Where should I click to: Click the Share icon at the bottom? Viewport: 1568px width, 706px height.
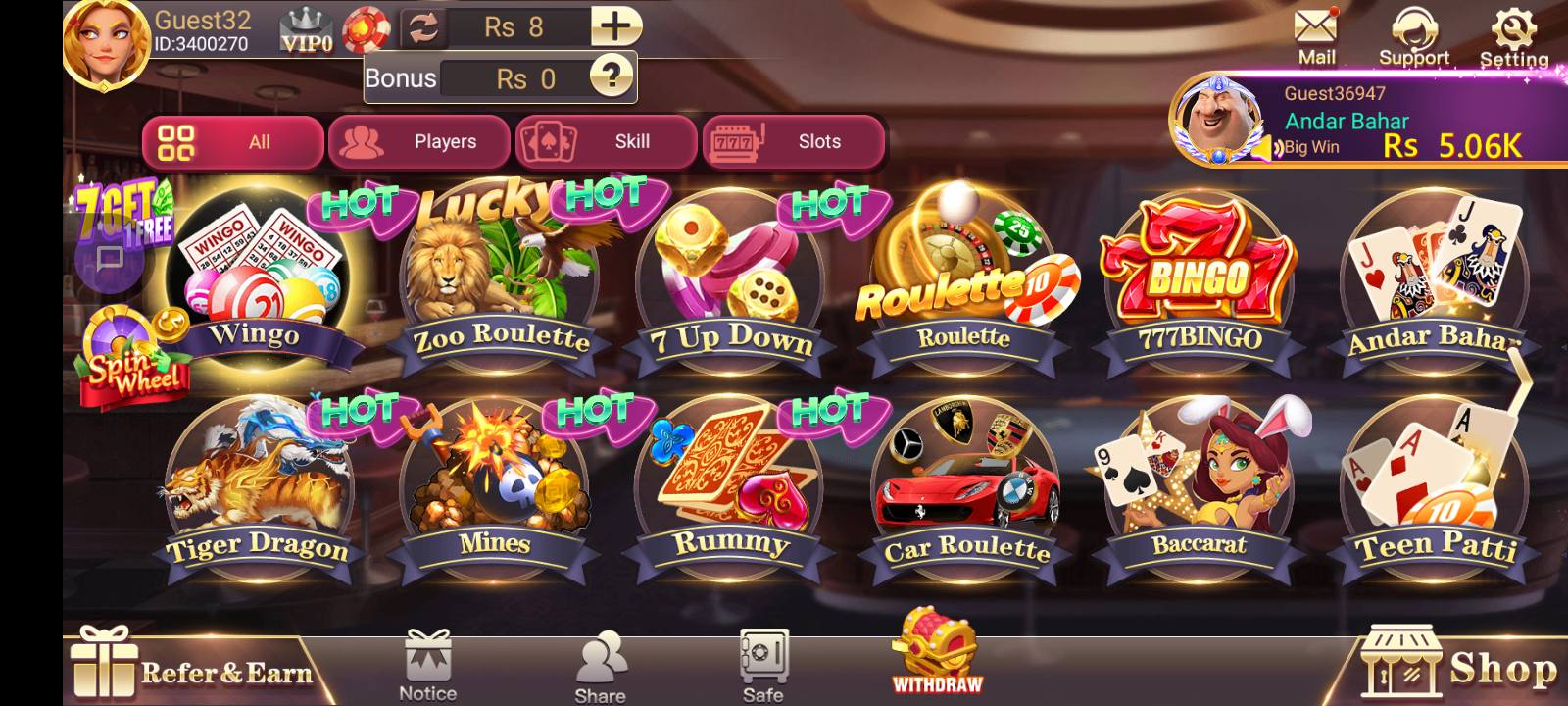[x=601, y=657]
